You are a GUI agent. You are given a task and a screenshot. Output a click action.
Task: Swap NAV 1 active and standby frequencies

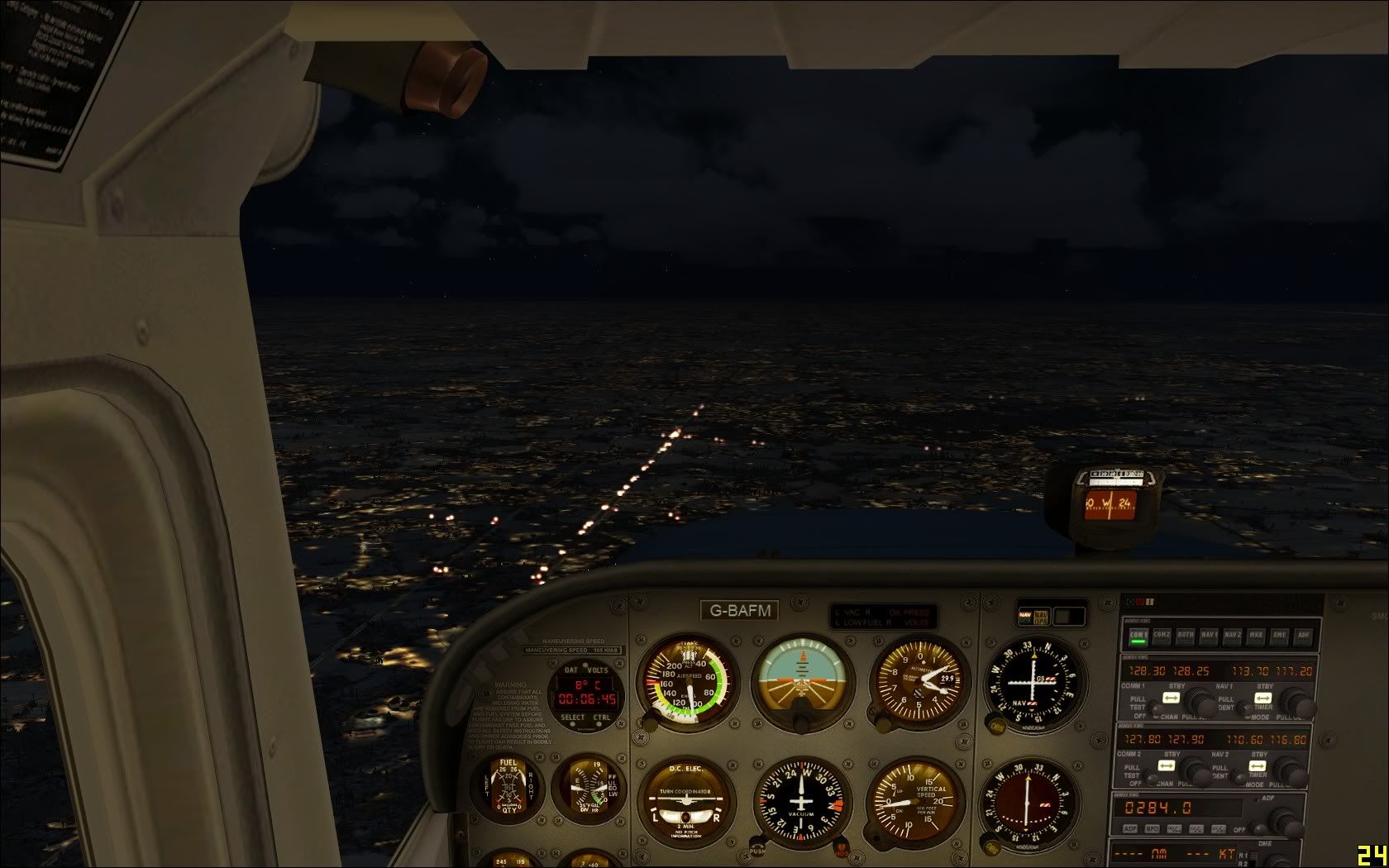1262,698
